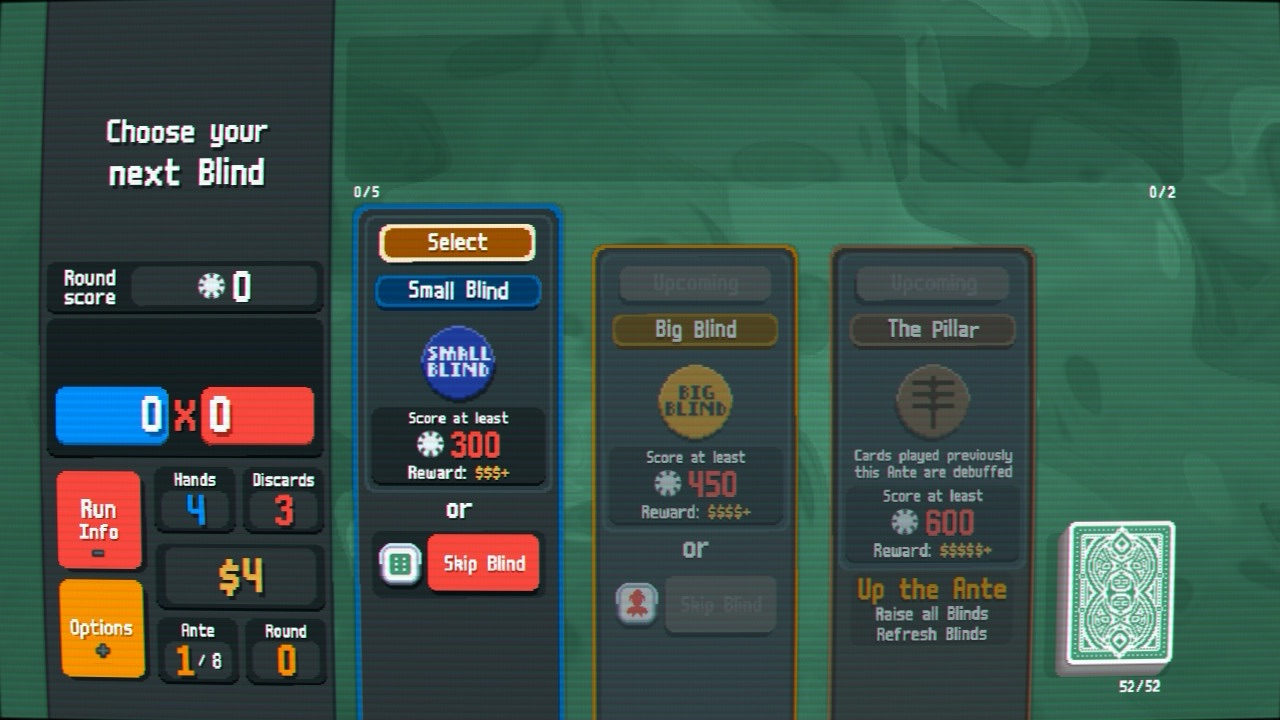The height and width of the screenshot is (720, 1280).
Task: Click the Big Blind chip emblem
Action: point(695,402)
